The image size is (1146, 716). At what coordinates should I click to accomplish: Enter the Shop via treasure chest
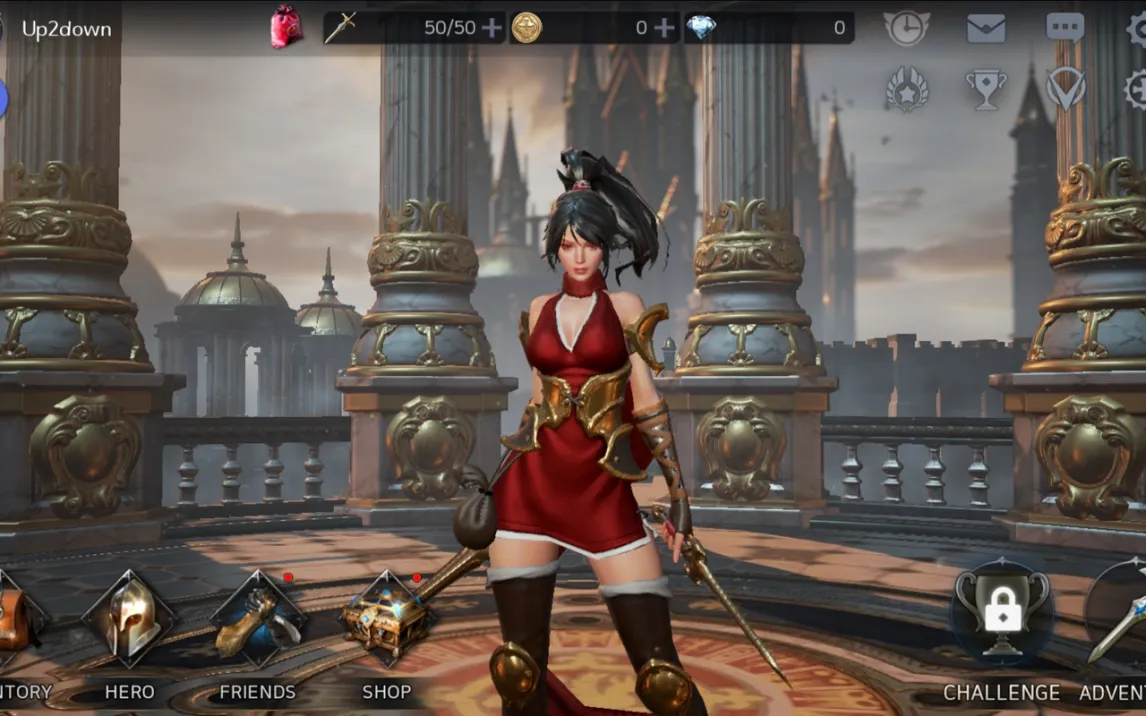[x=387, y=620]
